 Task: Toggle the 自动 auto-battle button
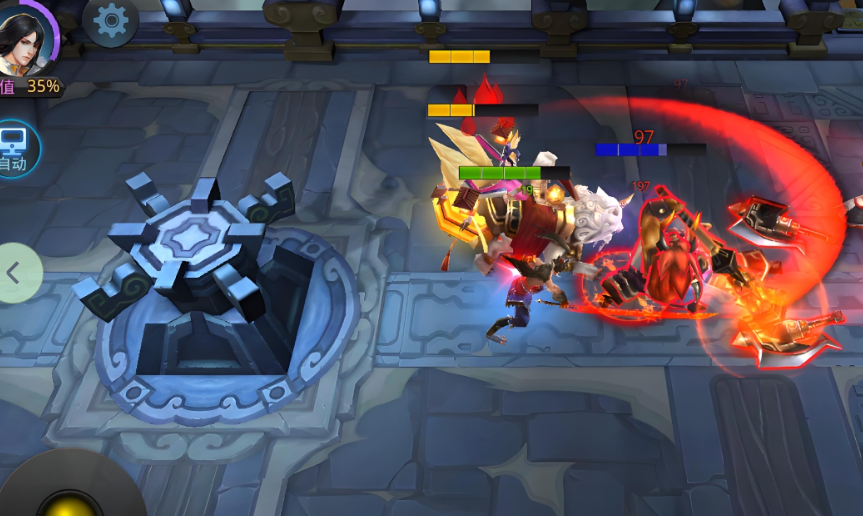(15, 148)
